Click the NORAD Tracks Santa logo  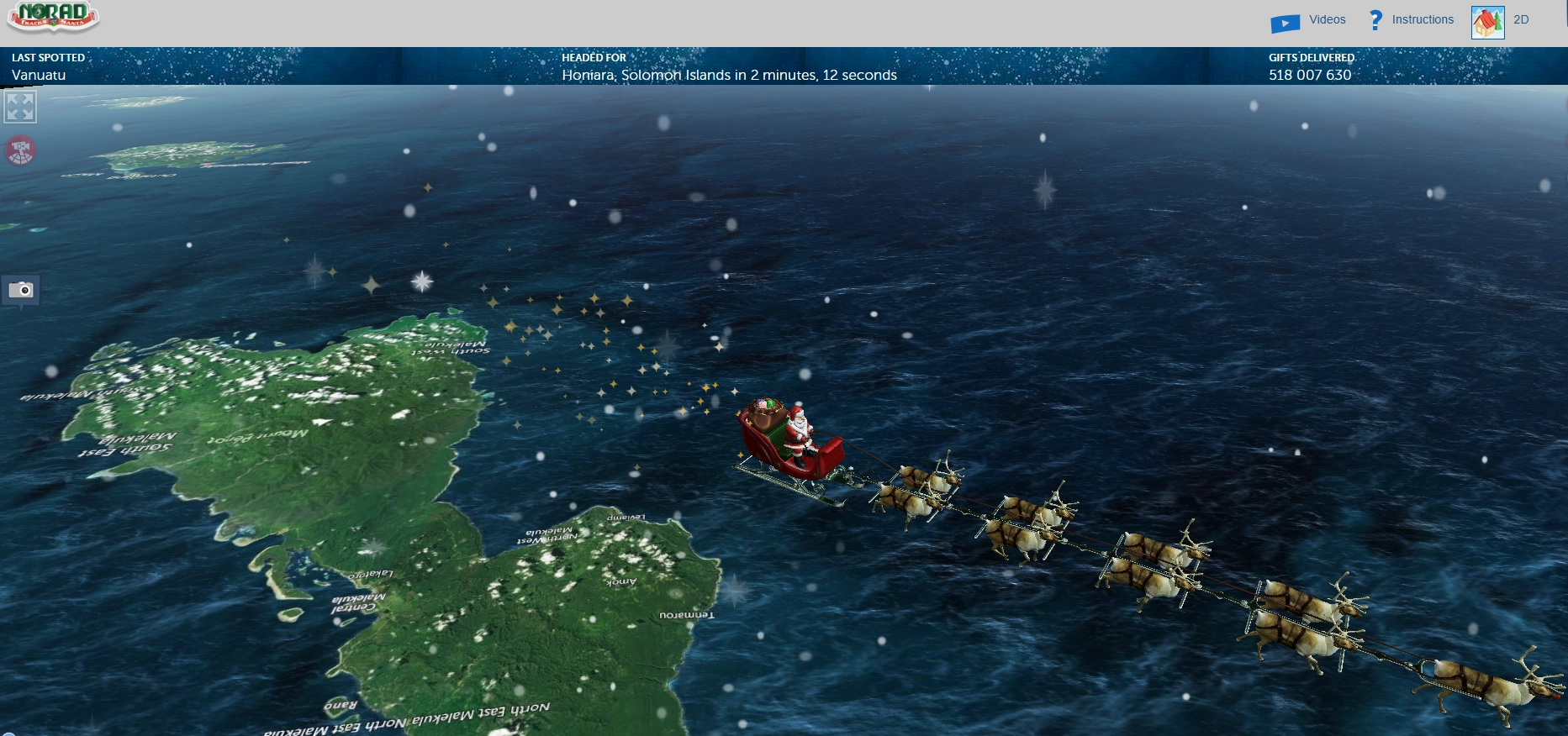tap(53, 17)
